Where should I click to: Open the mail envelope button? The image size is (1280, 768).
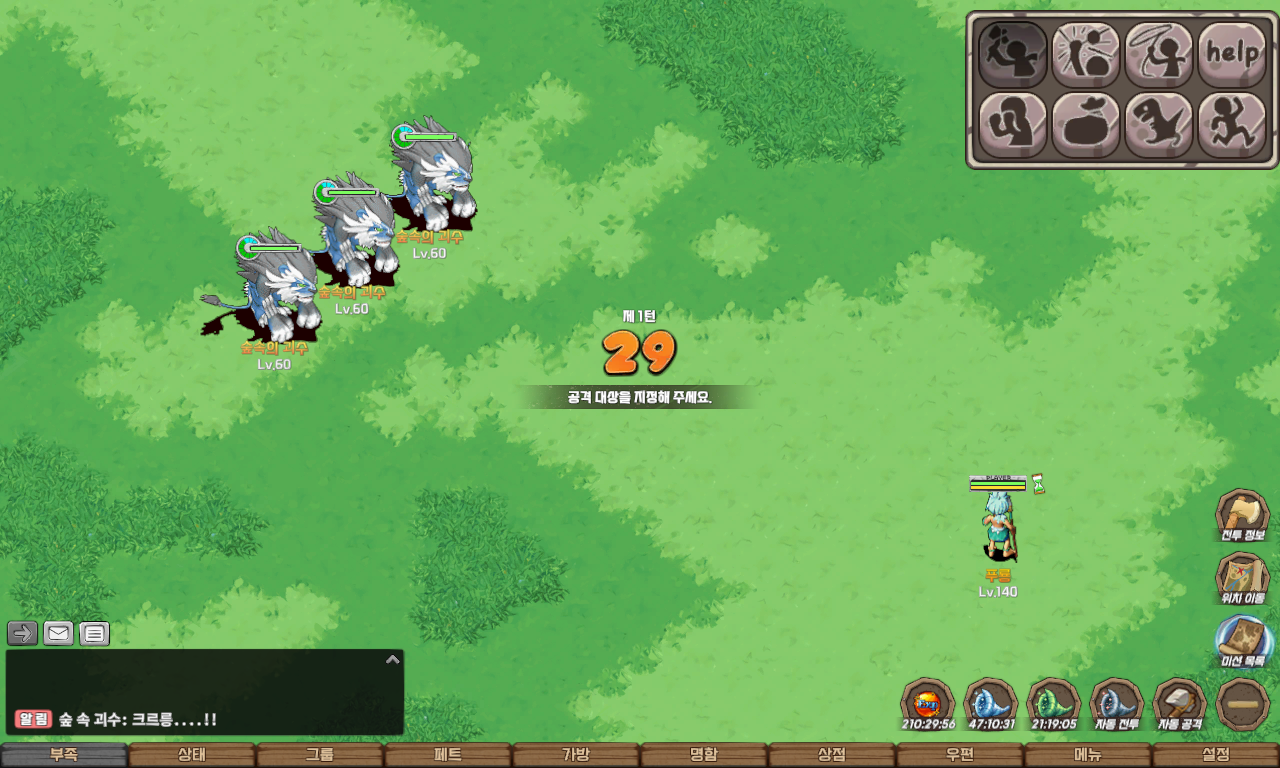click(59, 633)
